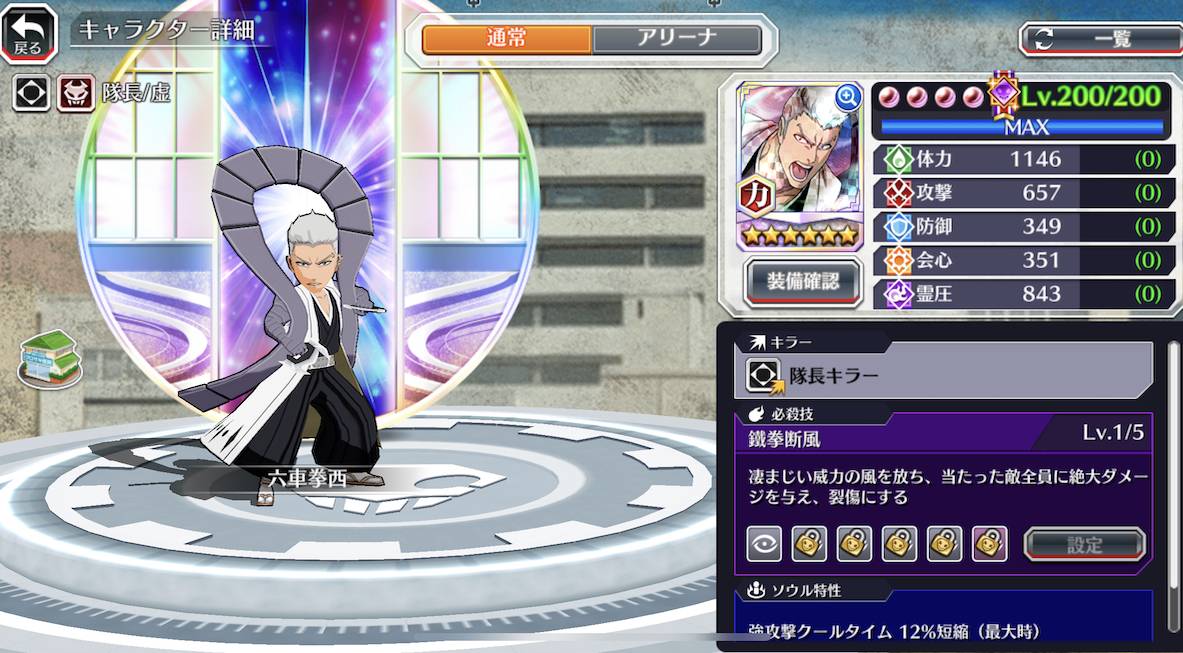This screenshot has height=653, width=1183.
Task: Open 装備確認 equipment check
Action: coord(802,282)
